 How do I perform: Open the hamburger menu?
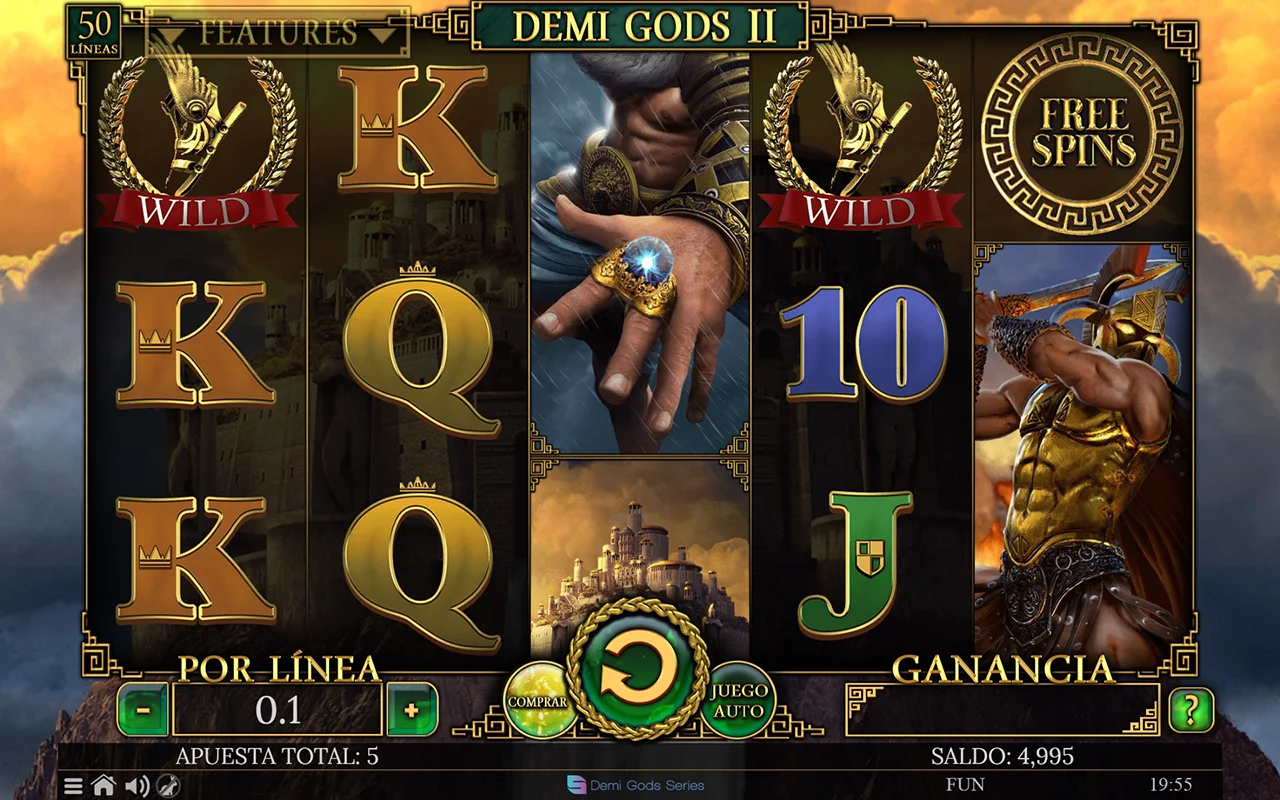point(74,786)
